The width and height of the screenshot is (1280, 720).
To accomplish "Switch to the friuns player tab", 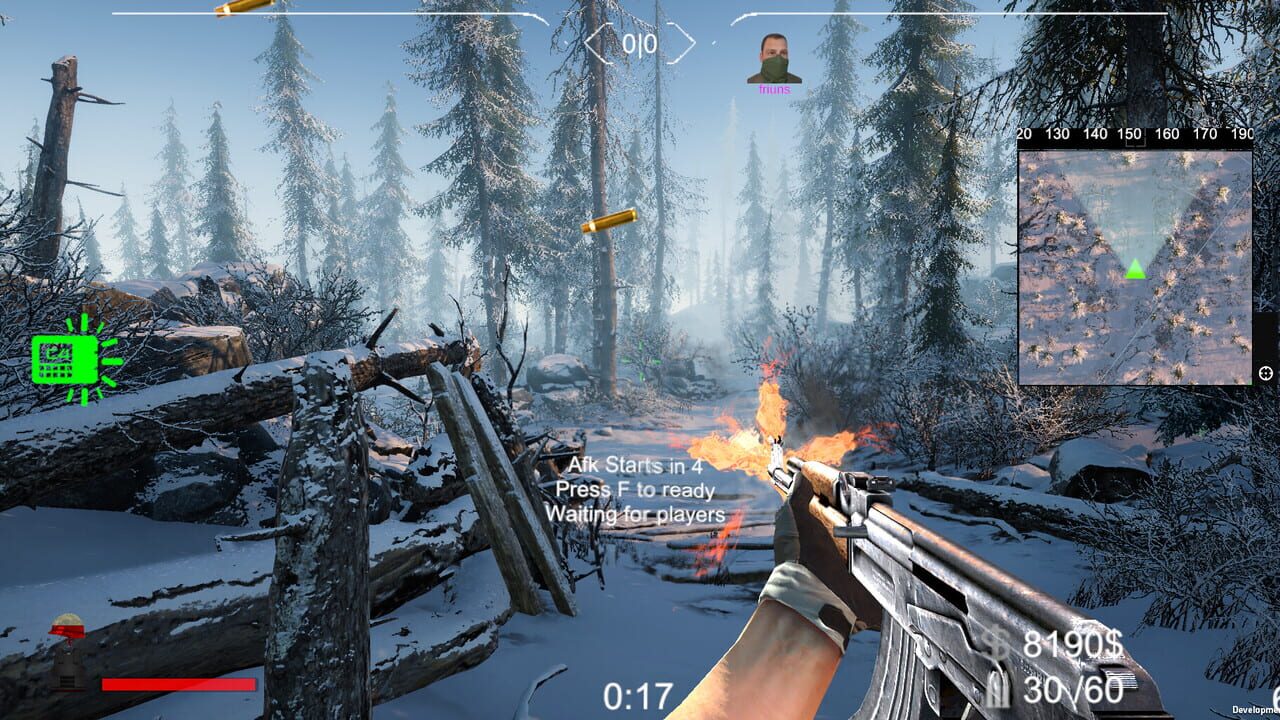I will coord(773,60).
